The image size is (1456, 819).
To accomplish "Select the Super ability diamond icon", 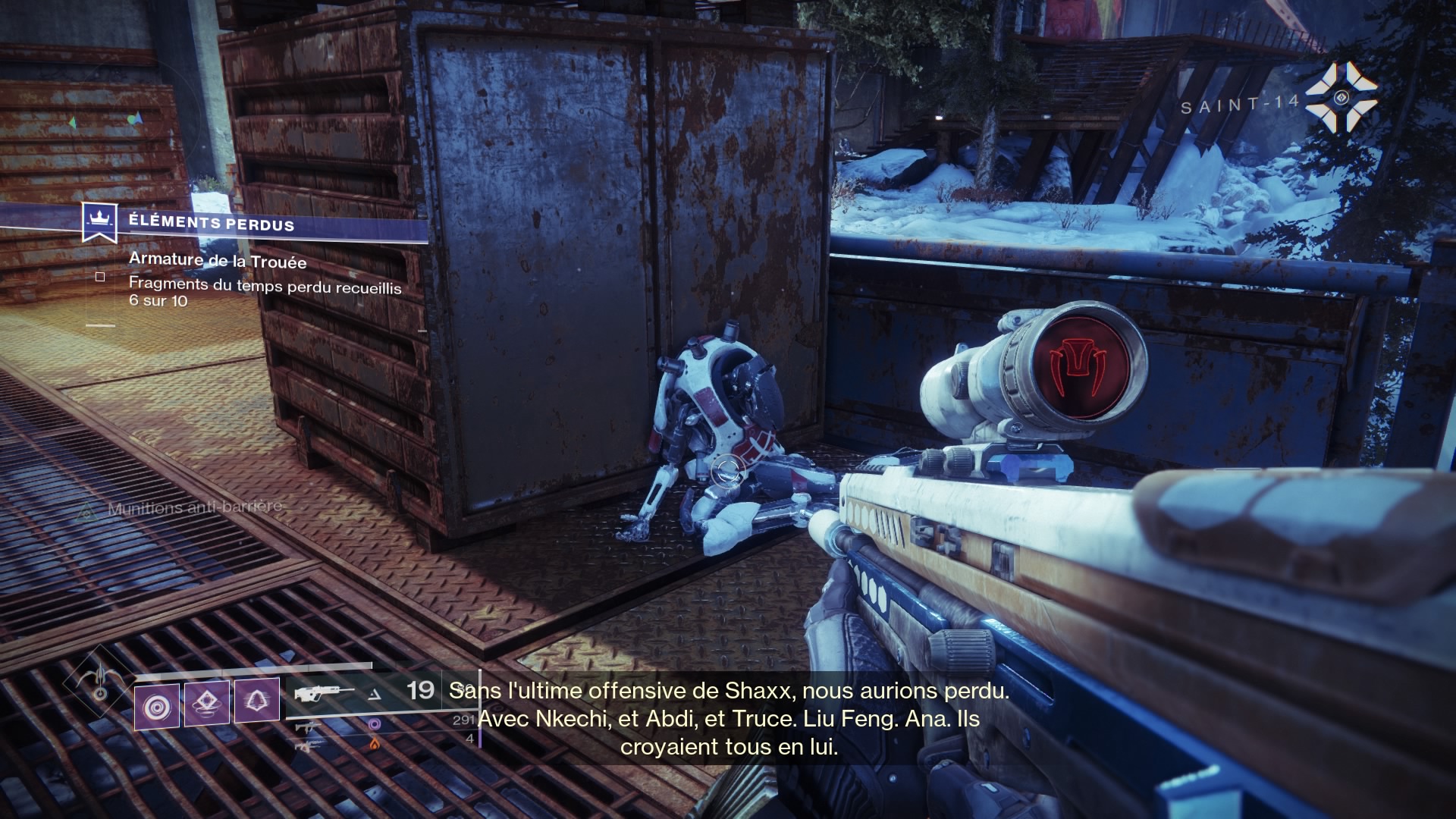I will [99, 680].
